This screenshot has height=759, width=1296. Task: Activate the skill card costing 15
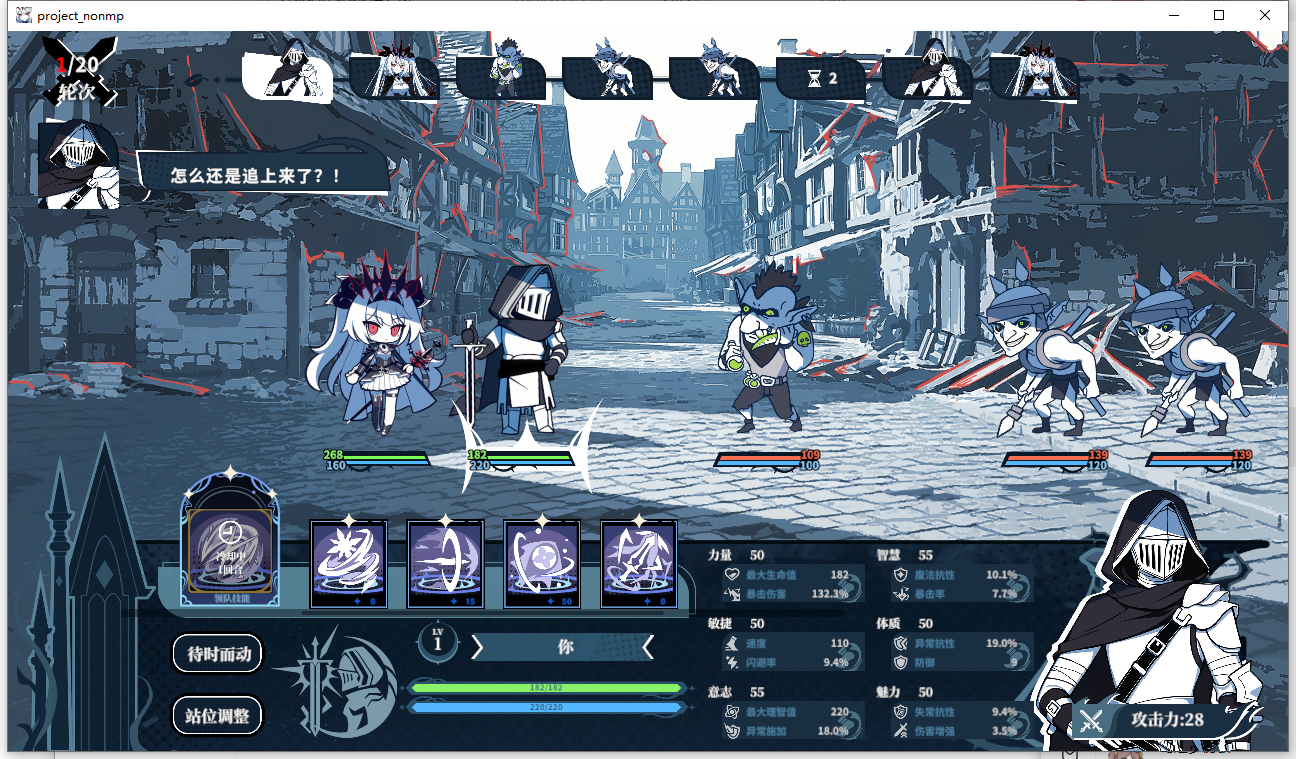(445, 563)
